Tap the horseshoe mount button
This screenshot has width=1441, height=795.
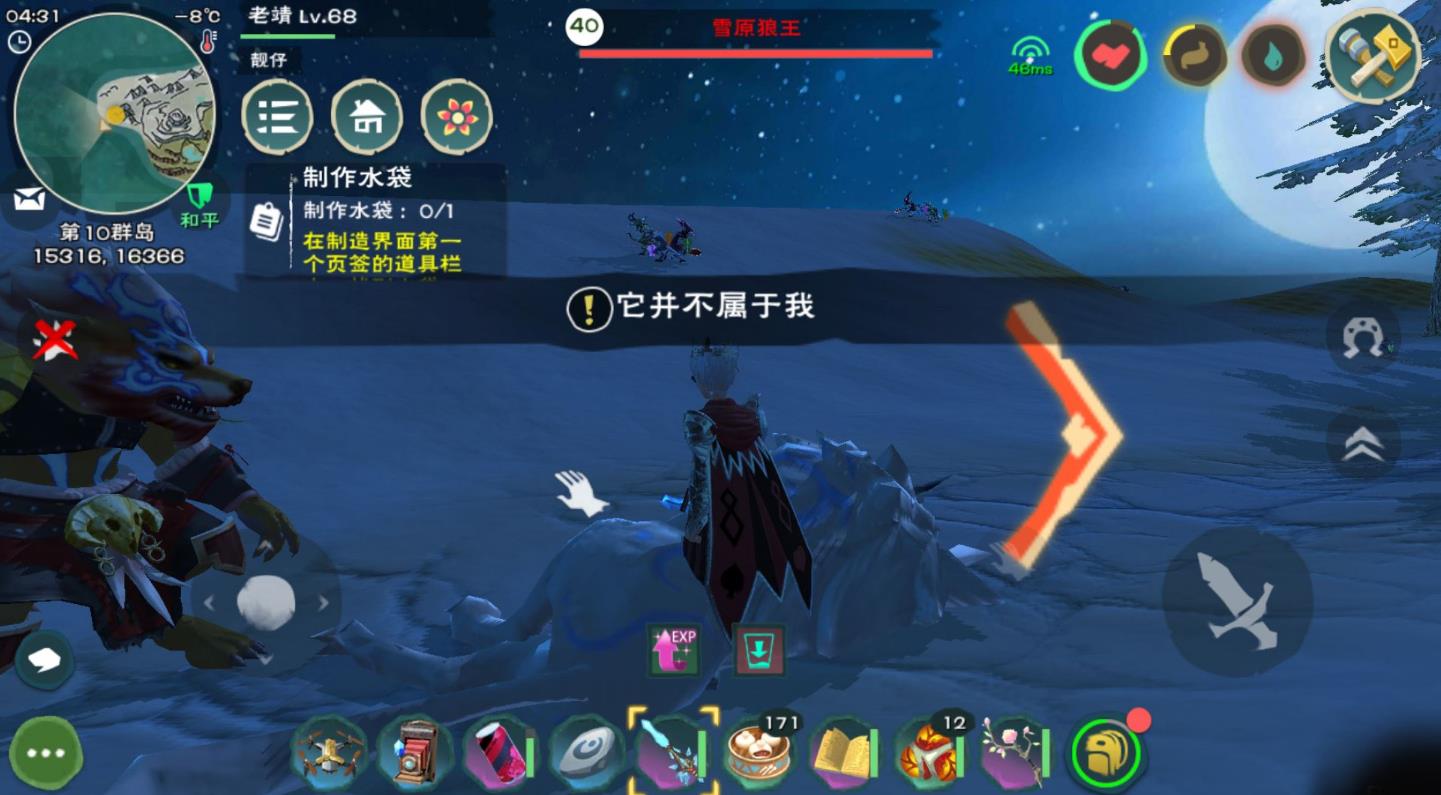(1363, 338)
